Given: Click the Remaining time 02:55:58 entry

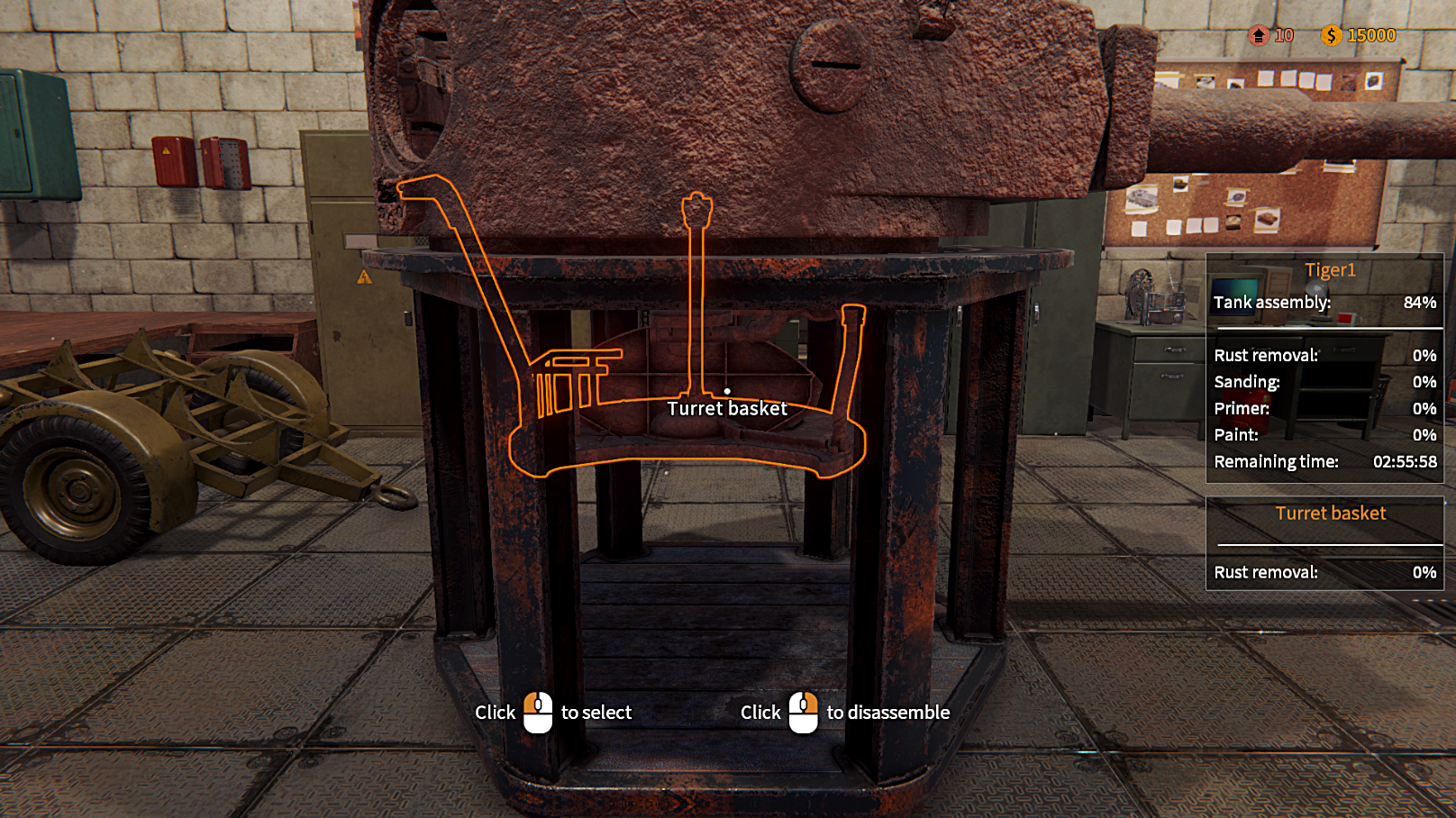Looking at the screenshot, I should pyautogui.click(x=1324, y=461).
